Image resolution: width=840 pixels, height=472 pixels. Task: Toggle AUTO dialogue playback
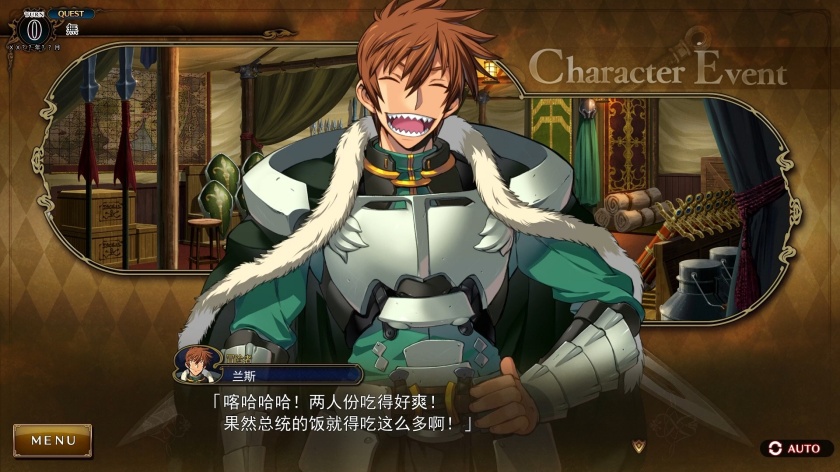795,448
